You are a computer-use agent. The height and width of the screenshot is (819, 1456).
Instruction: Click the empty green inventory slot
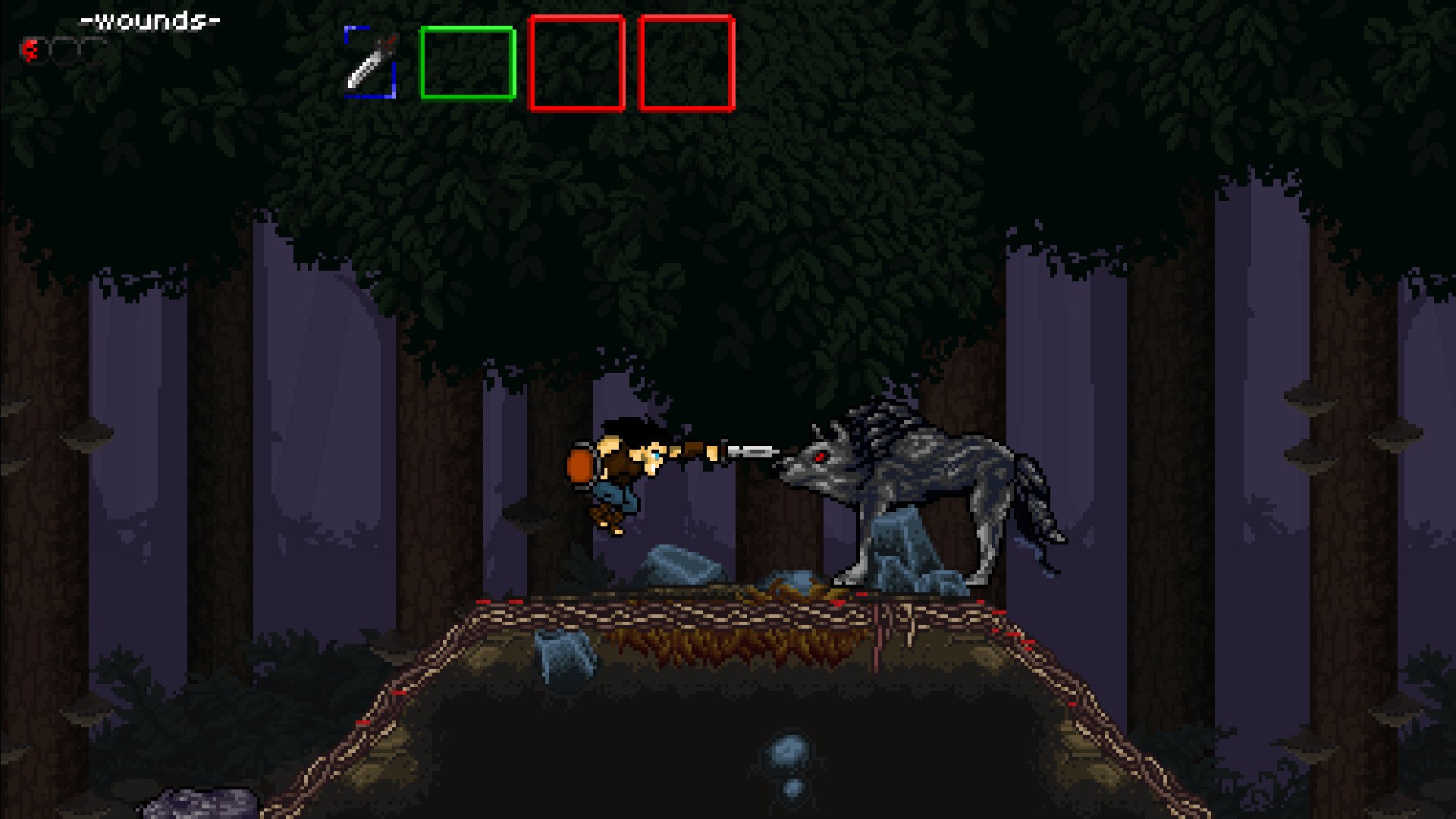tap(468, 64)
